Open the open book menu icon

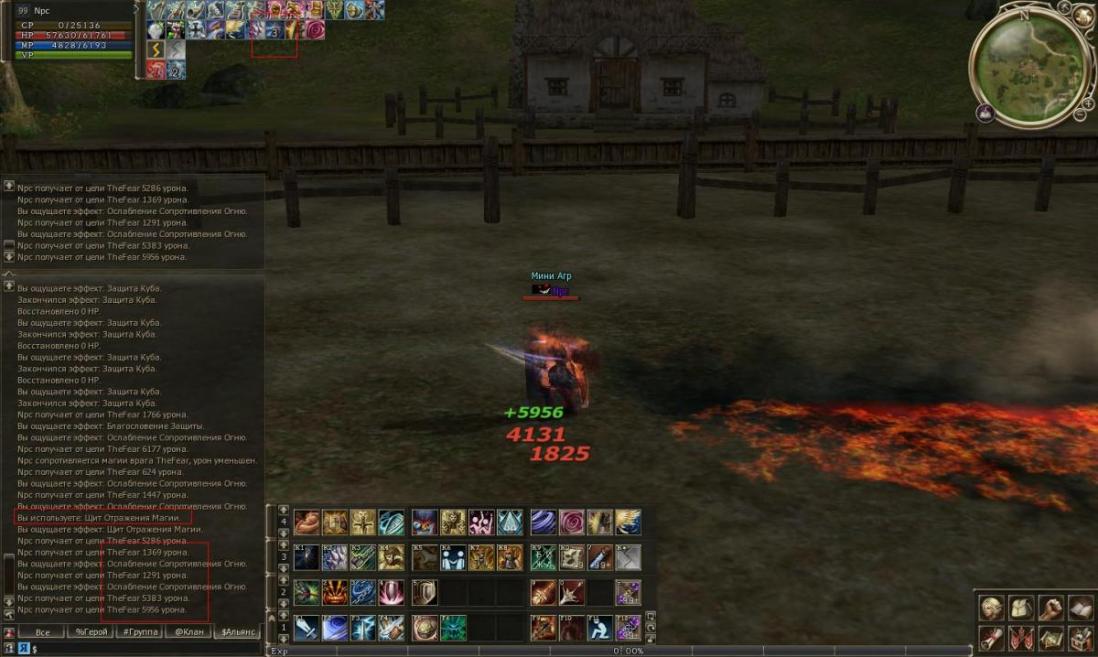coord(1080,608)
